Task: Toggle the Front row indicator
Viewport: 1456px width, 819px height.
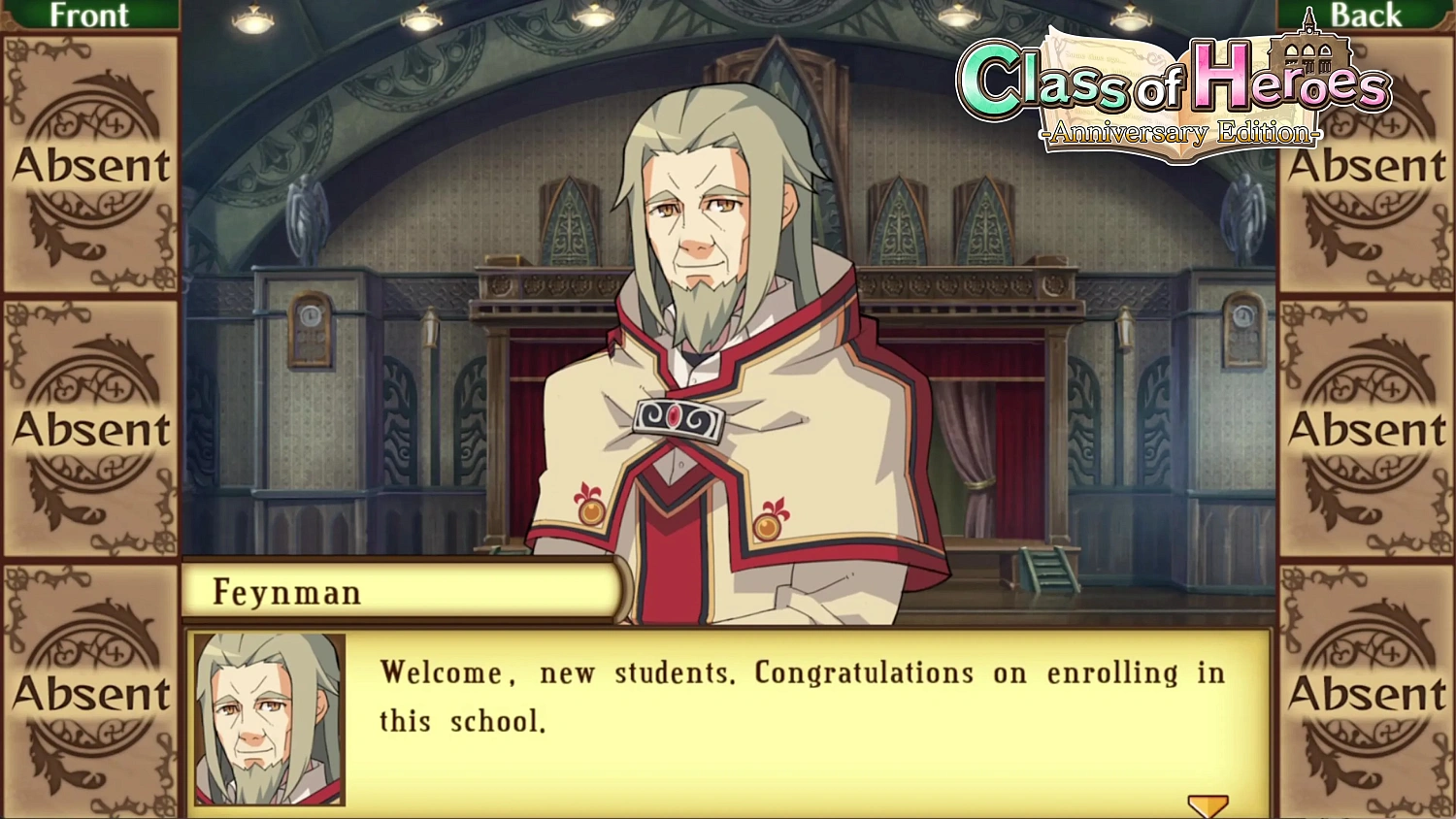Action: click(x=92, y=15)
